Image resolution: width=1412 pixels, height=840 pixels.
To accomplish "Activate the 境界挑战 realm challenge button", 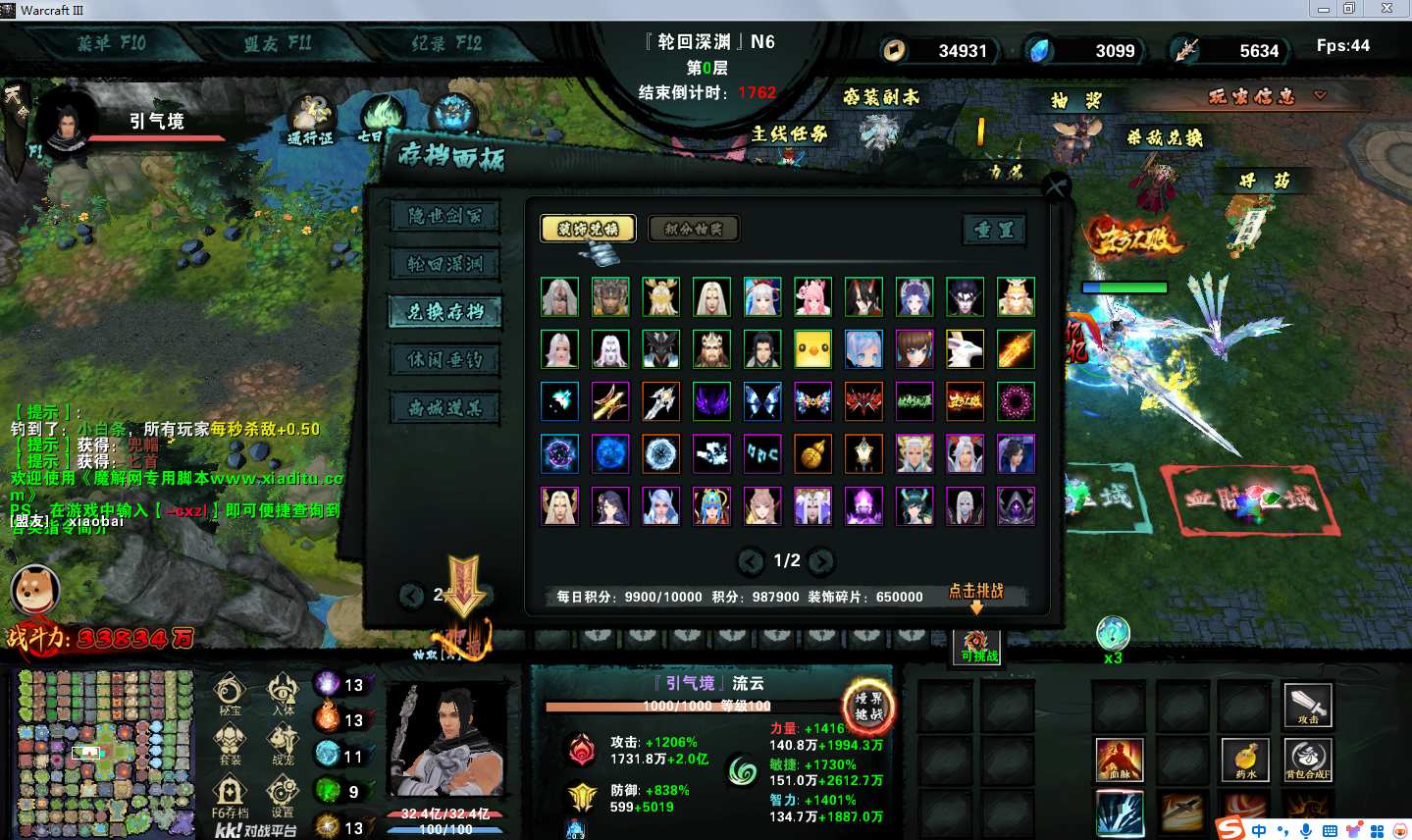I will point(868,706).
